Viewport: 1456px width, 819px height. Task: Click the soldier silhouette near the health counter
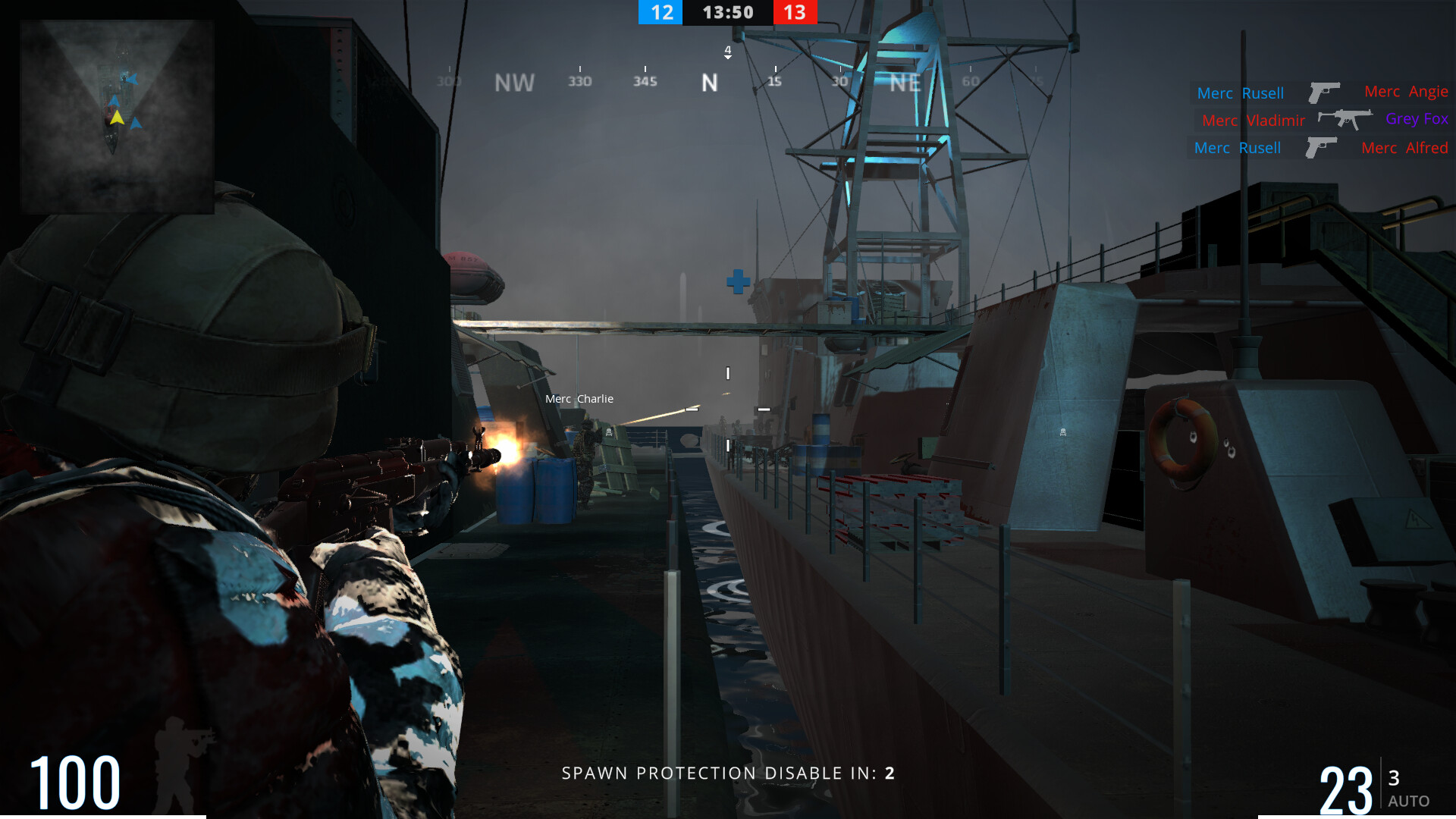[176, 771]
